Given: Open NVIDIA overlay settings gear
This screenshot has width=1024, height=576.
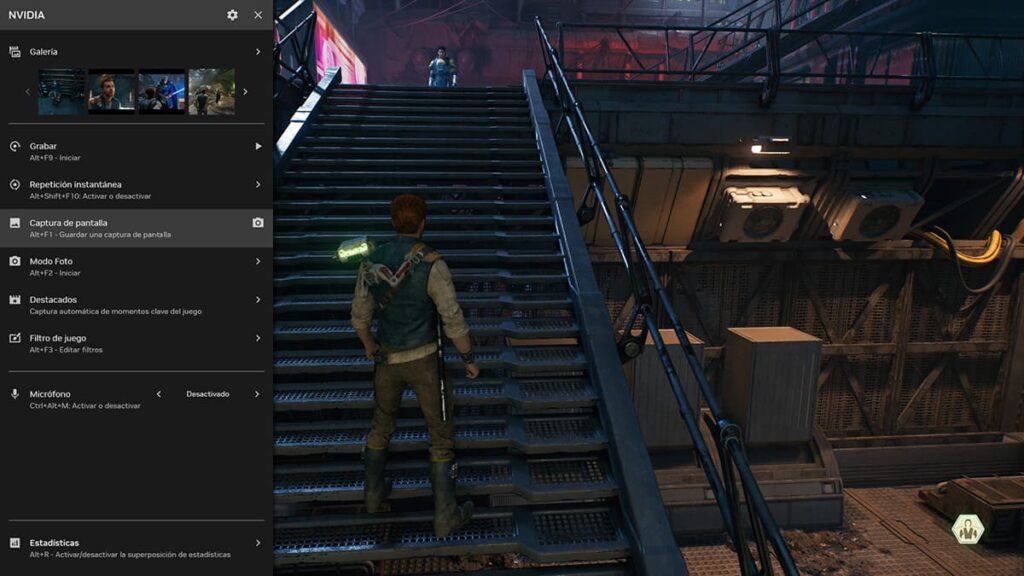Looking at the screenshot, I should coord(232,15).
